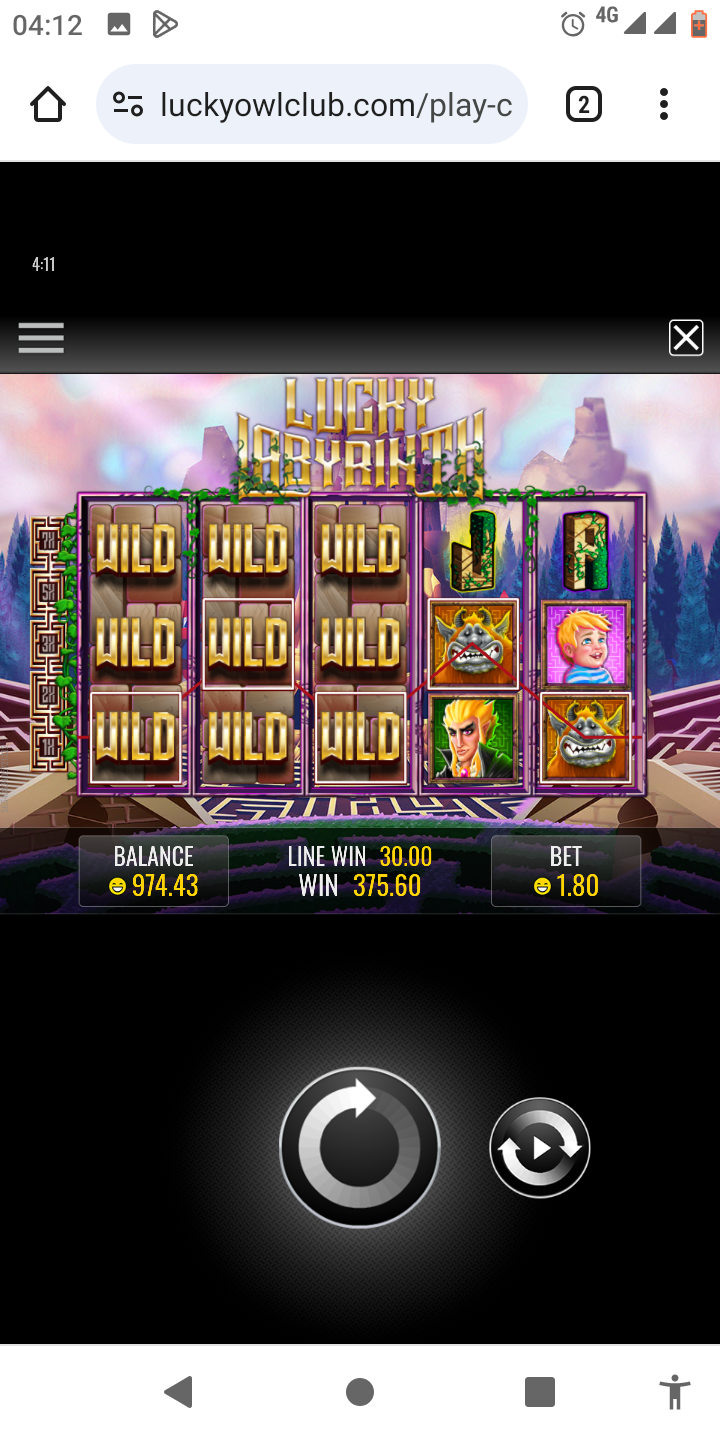Open the browser tab switcher
Image resolution: width=720 pixels, height=1440 pixels.
tap(583, 104)
